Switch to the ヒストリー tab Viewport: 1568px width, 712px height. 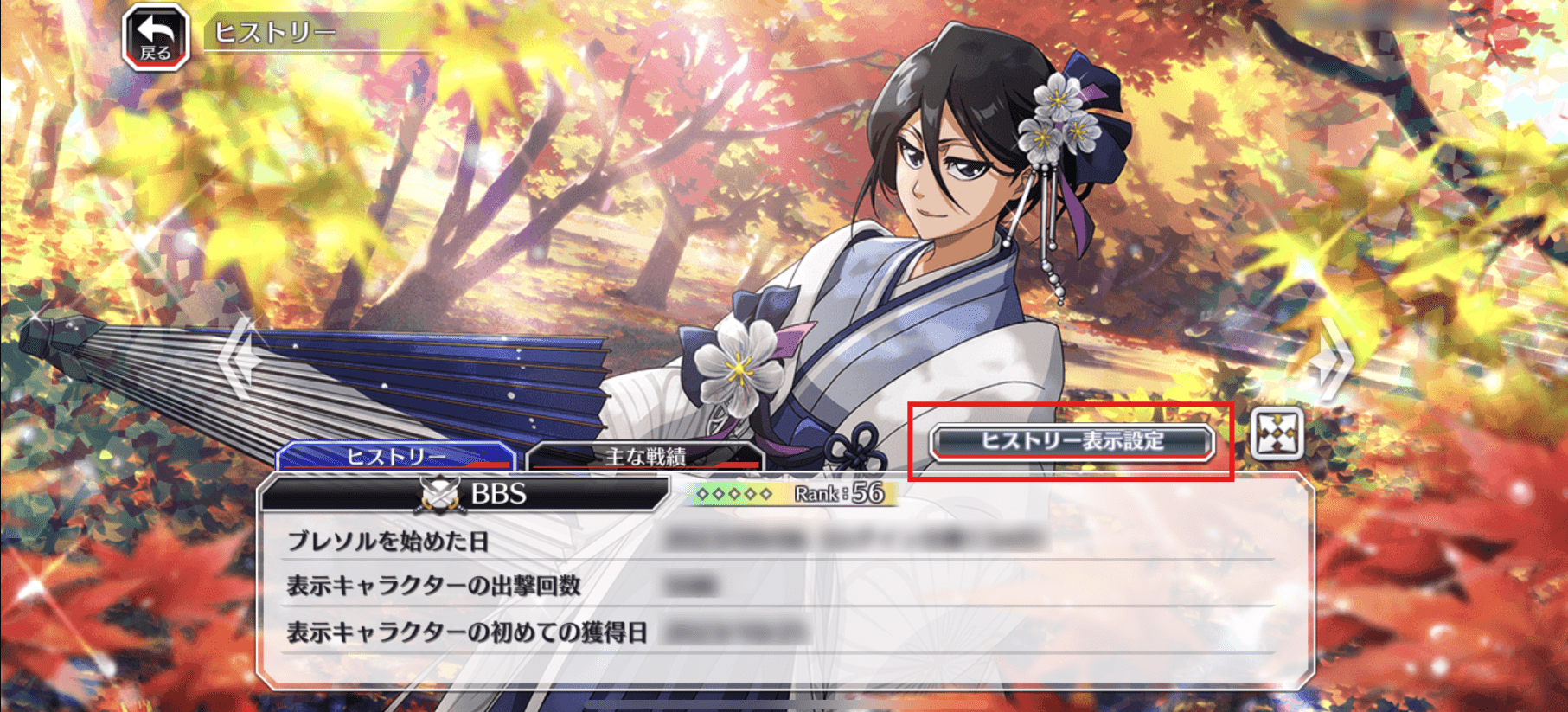395,456
